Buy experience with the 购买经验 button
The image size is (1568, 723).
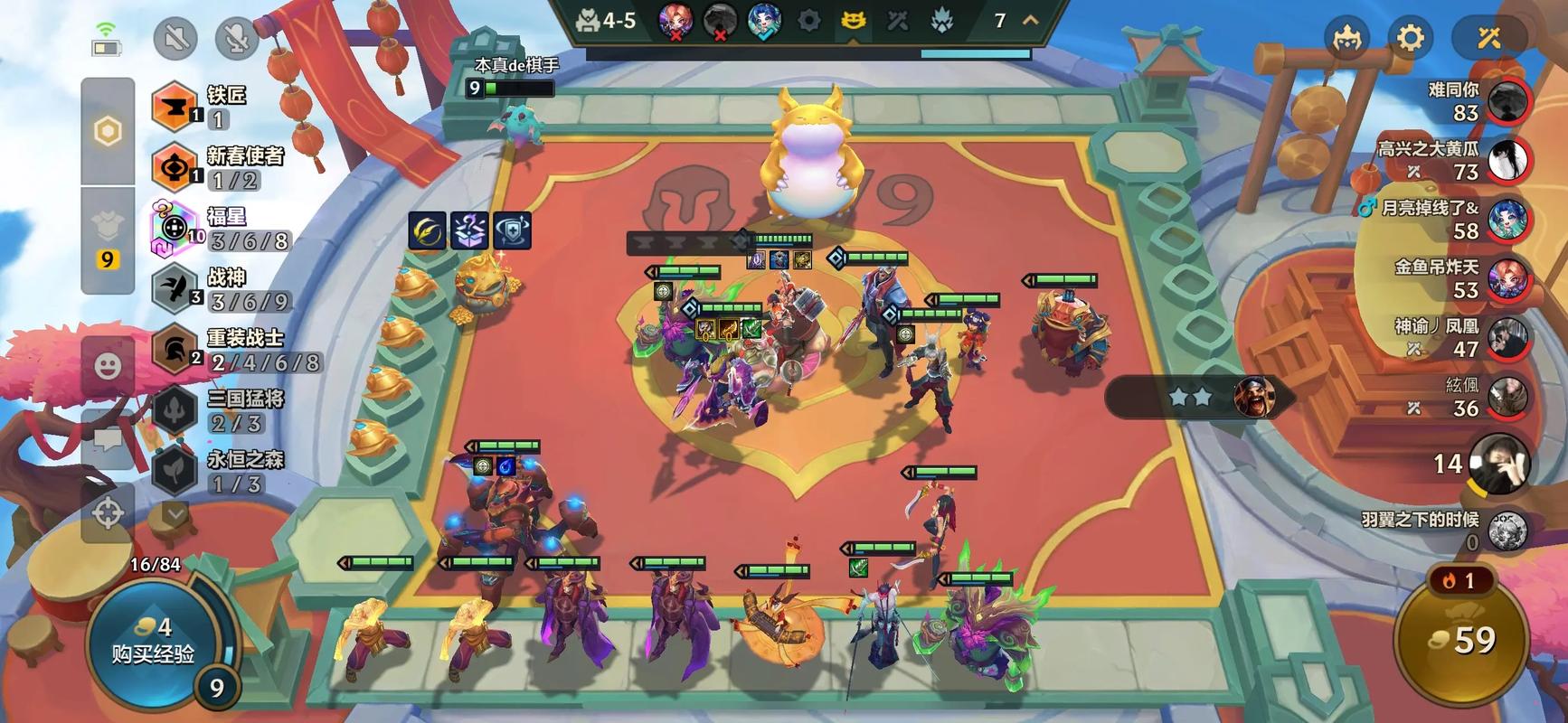[x=154, y=642]
